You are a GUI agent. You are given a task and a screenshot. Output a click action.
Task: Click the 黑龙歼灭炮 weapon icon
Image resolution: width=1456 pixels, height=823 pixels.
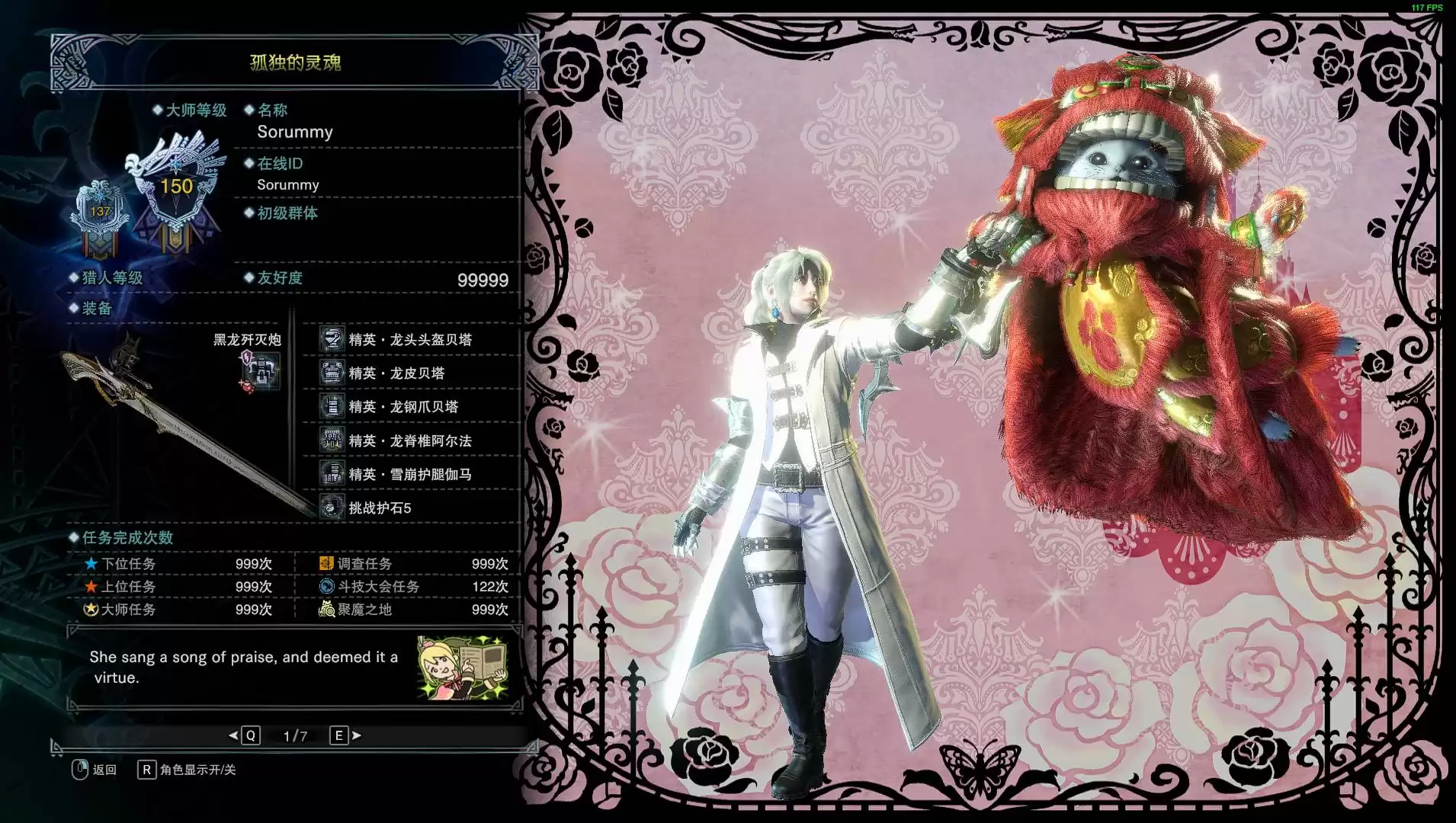[x=261, y=373]
